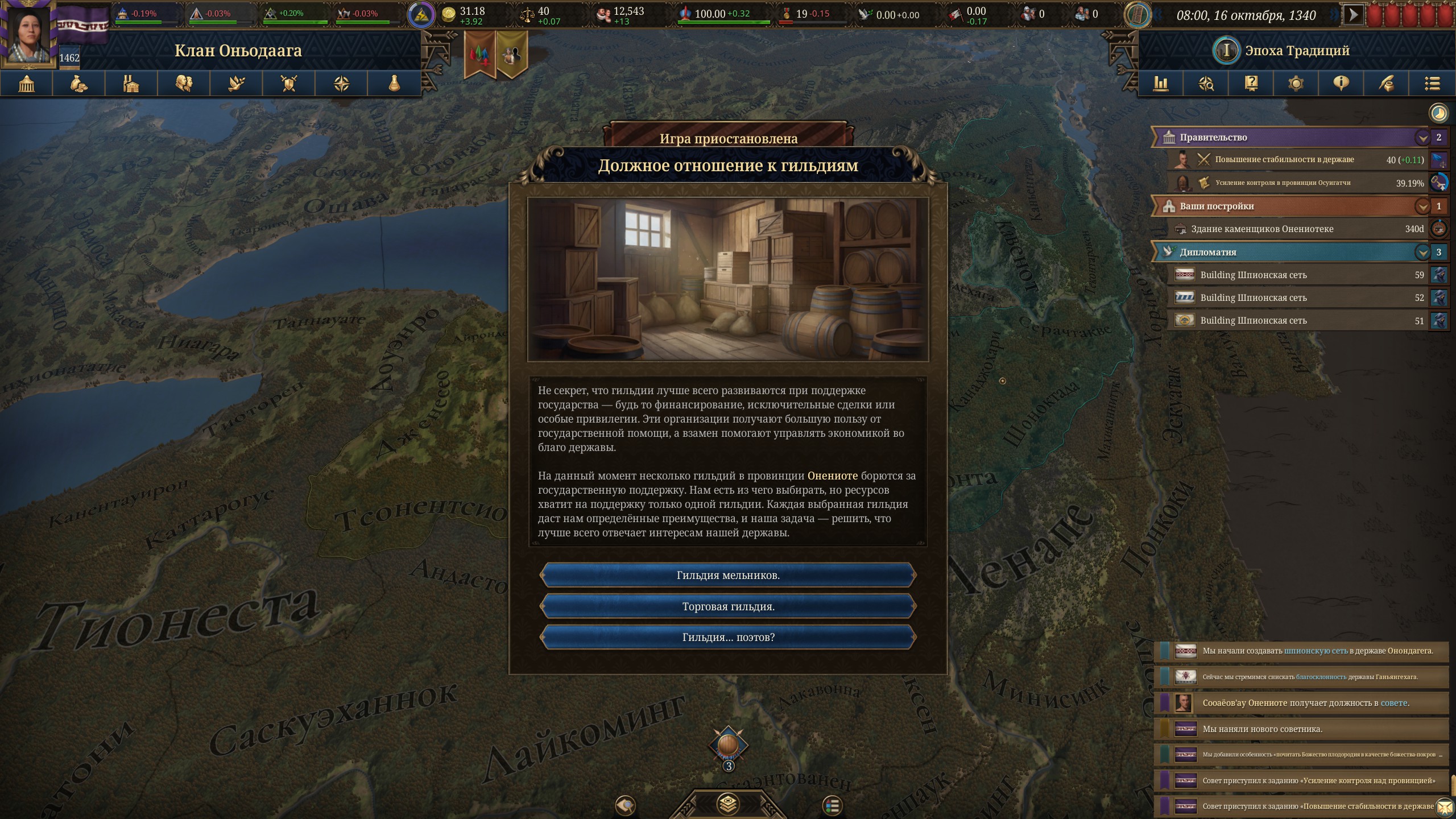Open the military panel with shield and swords
This screenshot has width=1456, height=819.
click(289, 84)
